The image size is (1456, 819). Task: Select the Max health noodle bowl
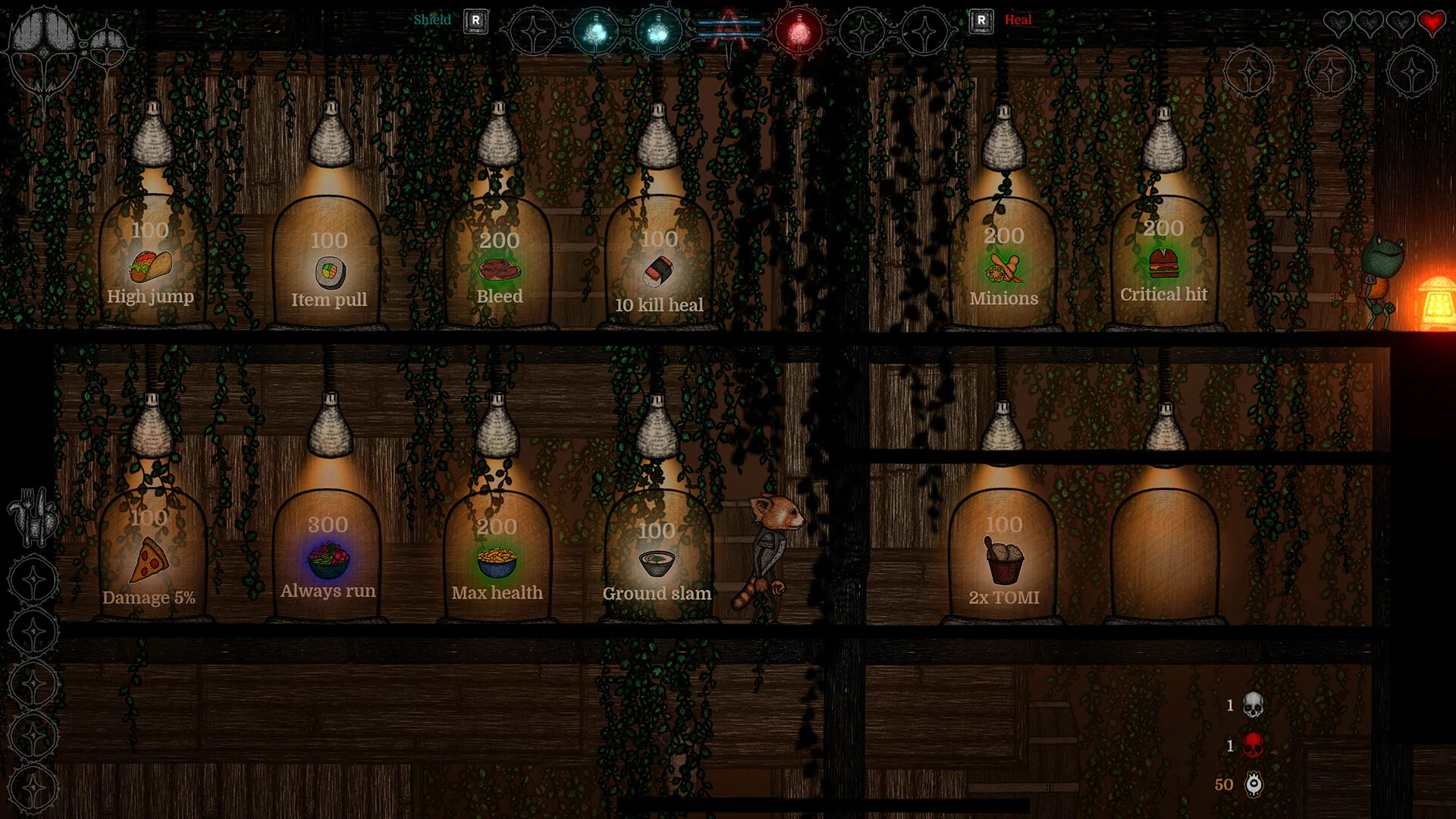coord(497,562)
